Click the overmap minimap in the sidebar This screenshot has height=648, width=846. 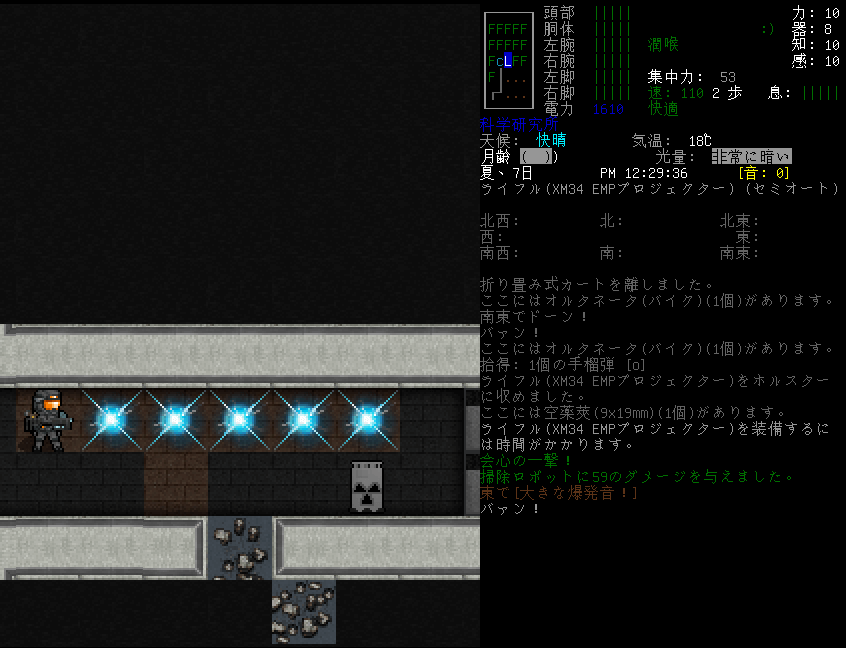tap(508, 60)
